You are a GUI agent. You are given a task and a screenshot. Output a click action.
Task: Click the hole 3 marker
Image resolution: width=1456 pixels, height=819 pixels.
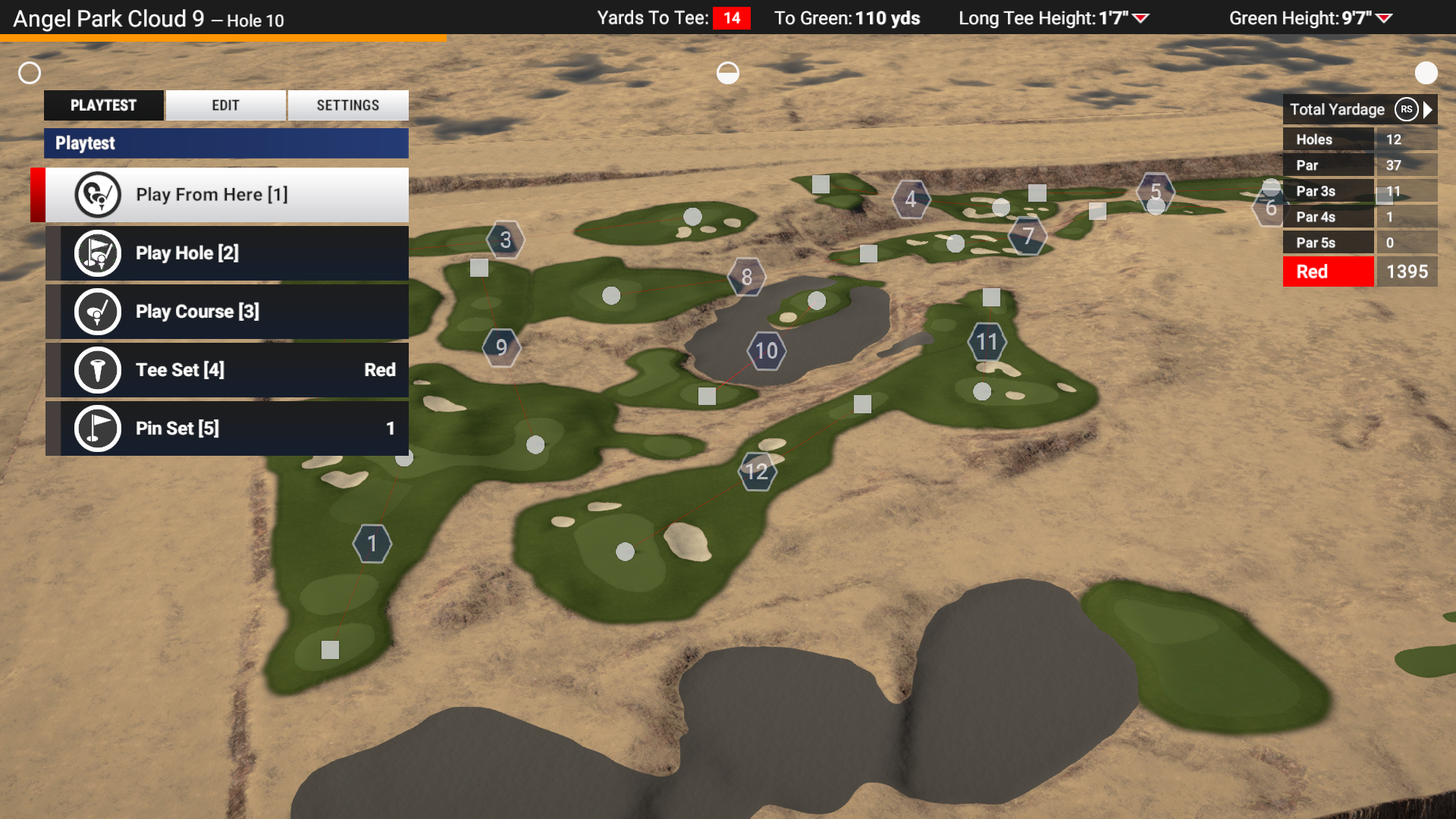click(x=505, y=240)
